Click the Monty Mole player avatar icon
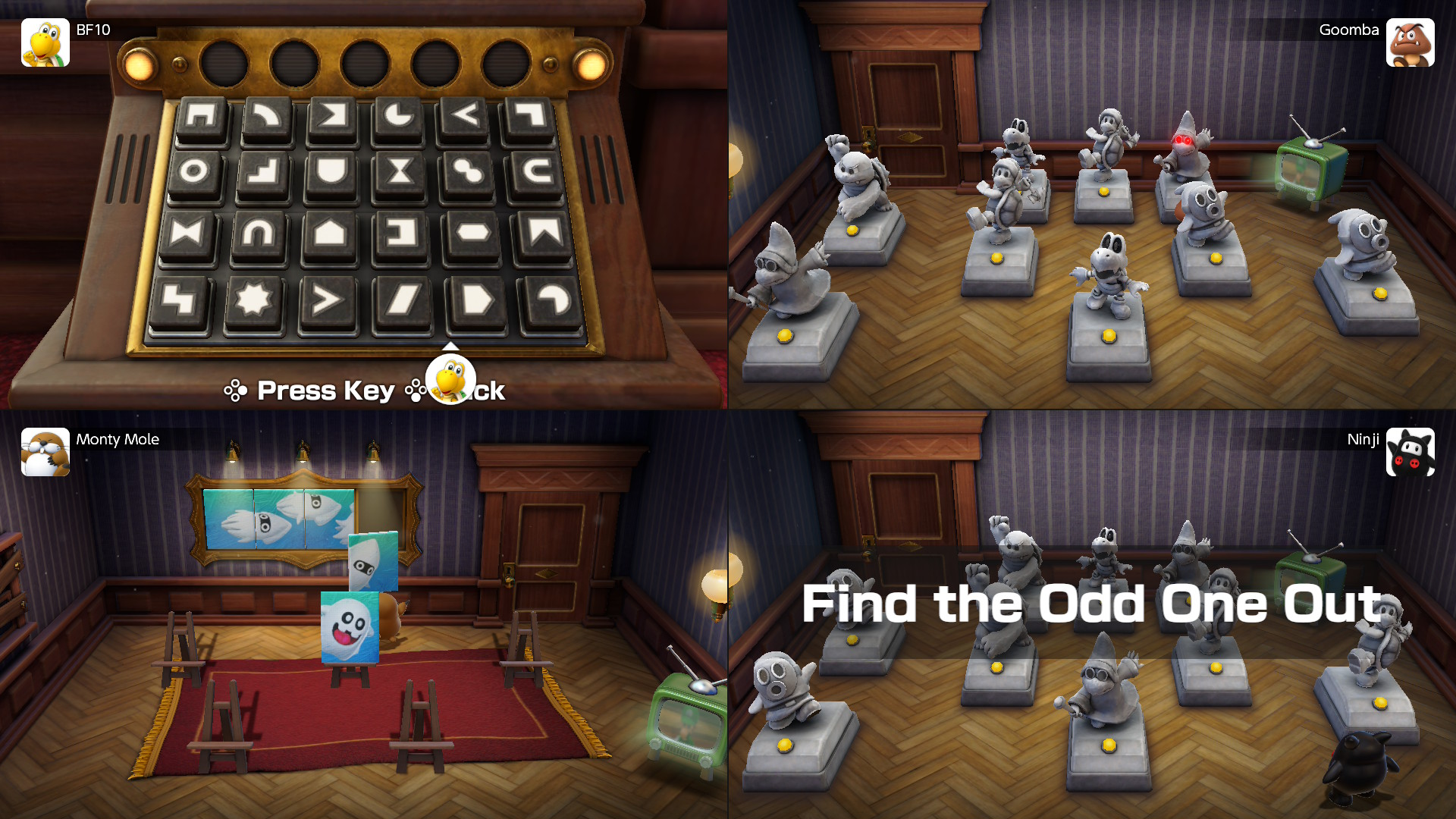Viewport: 1456px width, 819px height. tap(45, 452)
